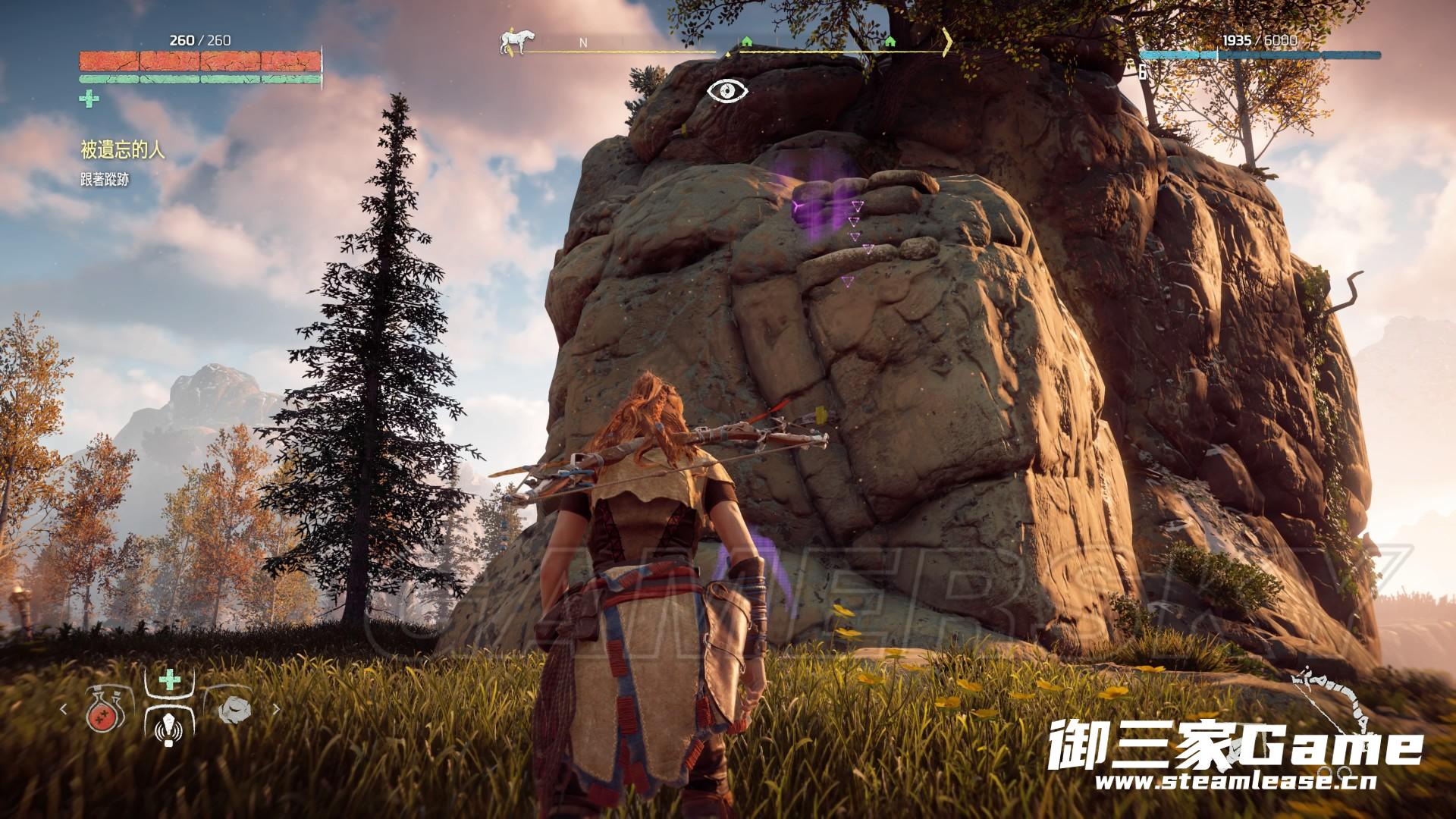
Task: Click the N north marker on the compass
Action: click(x=583, y=43)
